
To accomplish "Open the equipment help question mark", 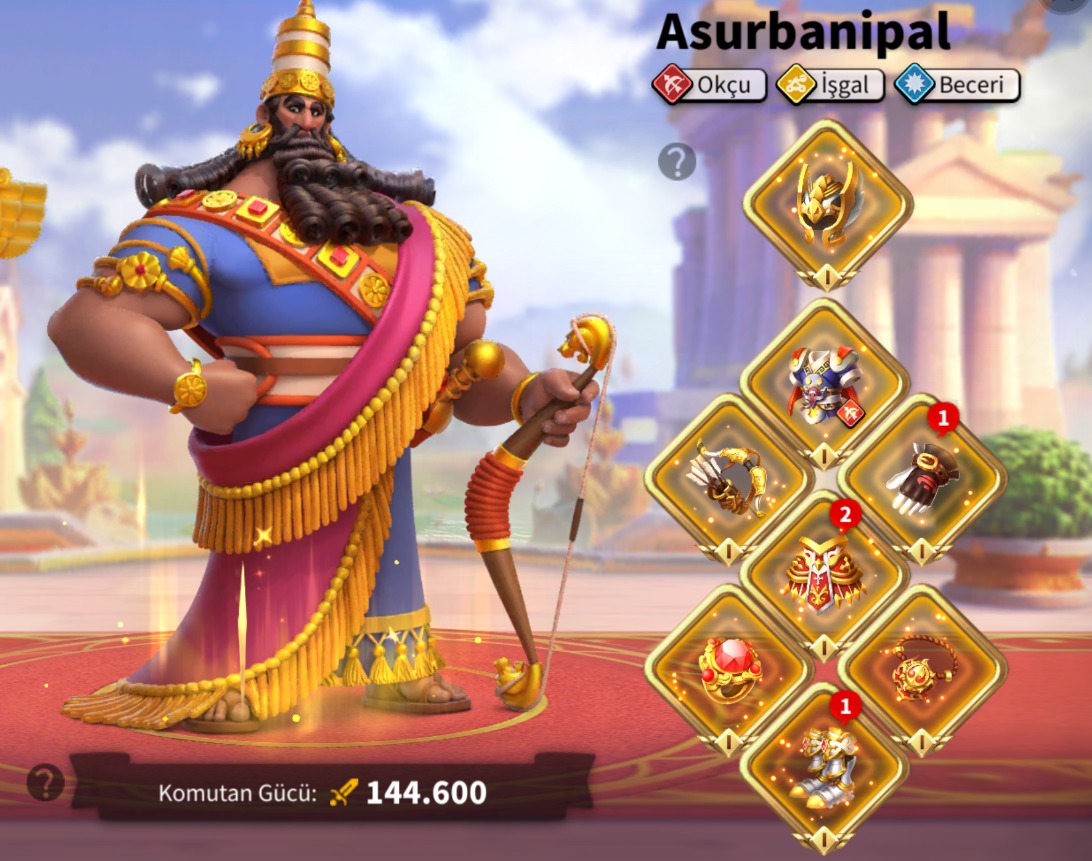I will click(x=677, y=161).
